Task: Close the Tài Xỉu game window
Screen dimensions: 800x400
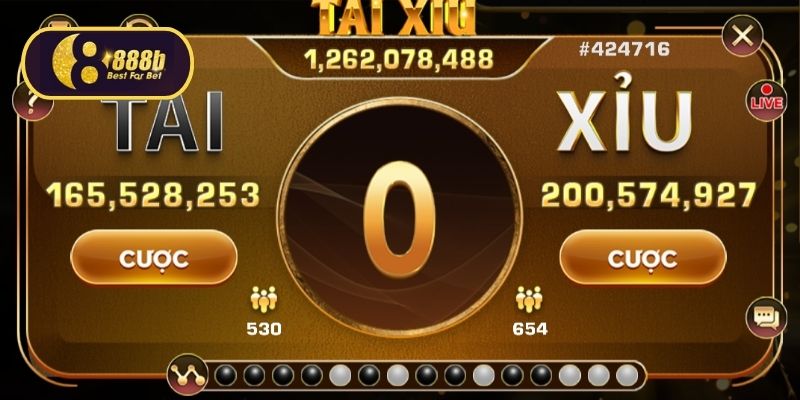Action: click(742, 38)
